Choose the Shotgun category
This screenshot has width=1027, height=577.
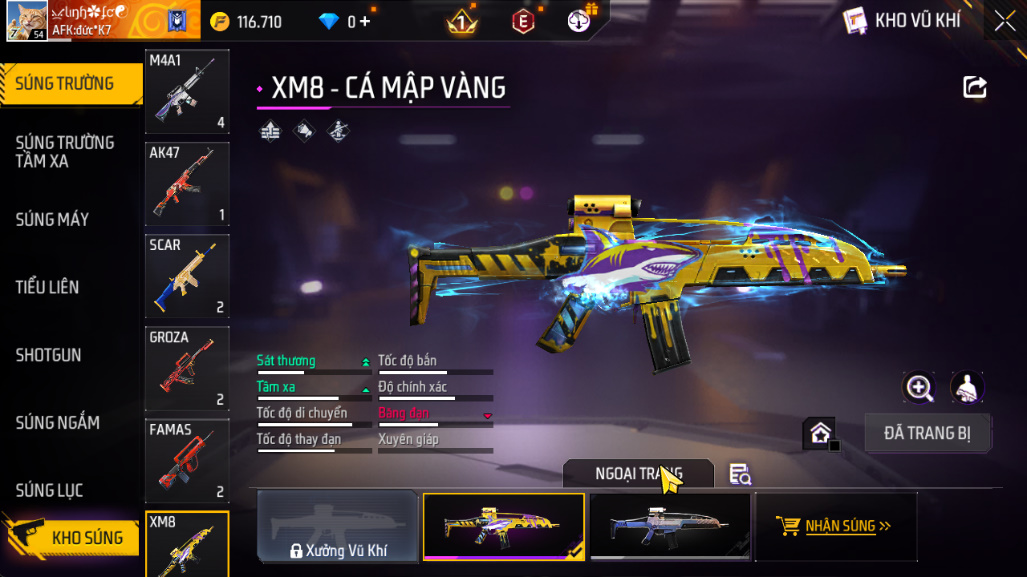[x=48, y=355]
